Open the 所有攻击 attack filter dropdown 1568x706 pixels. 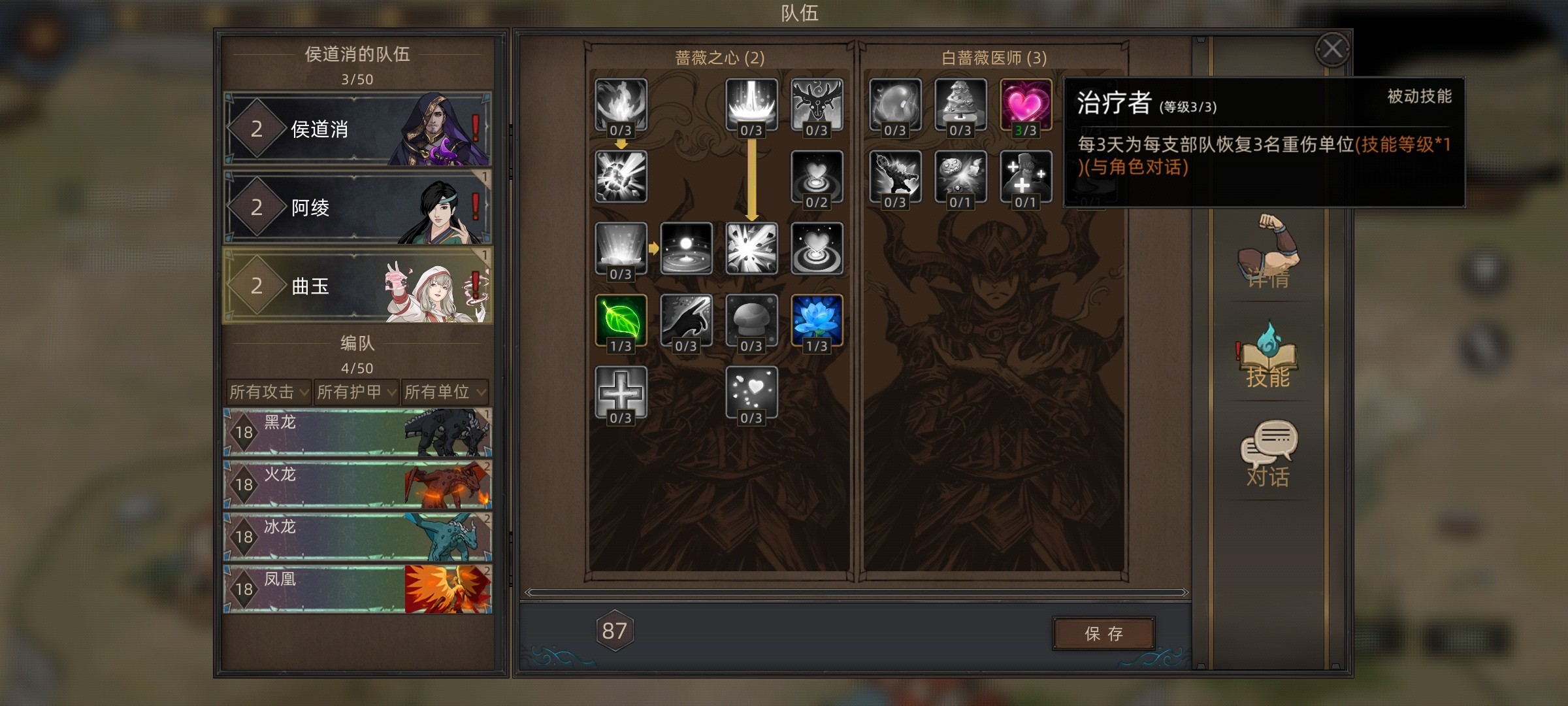pyautogui.click(x=269, y=392)
